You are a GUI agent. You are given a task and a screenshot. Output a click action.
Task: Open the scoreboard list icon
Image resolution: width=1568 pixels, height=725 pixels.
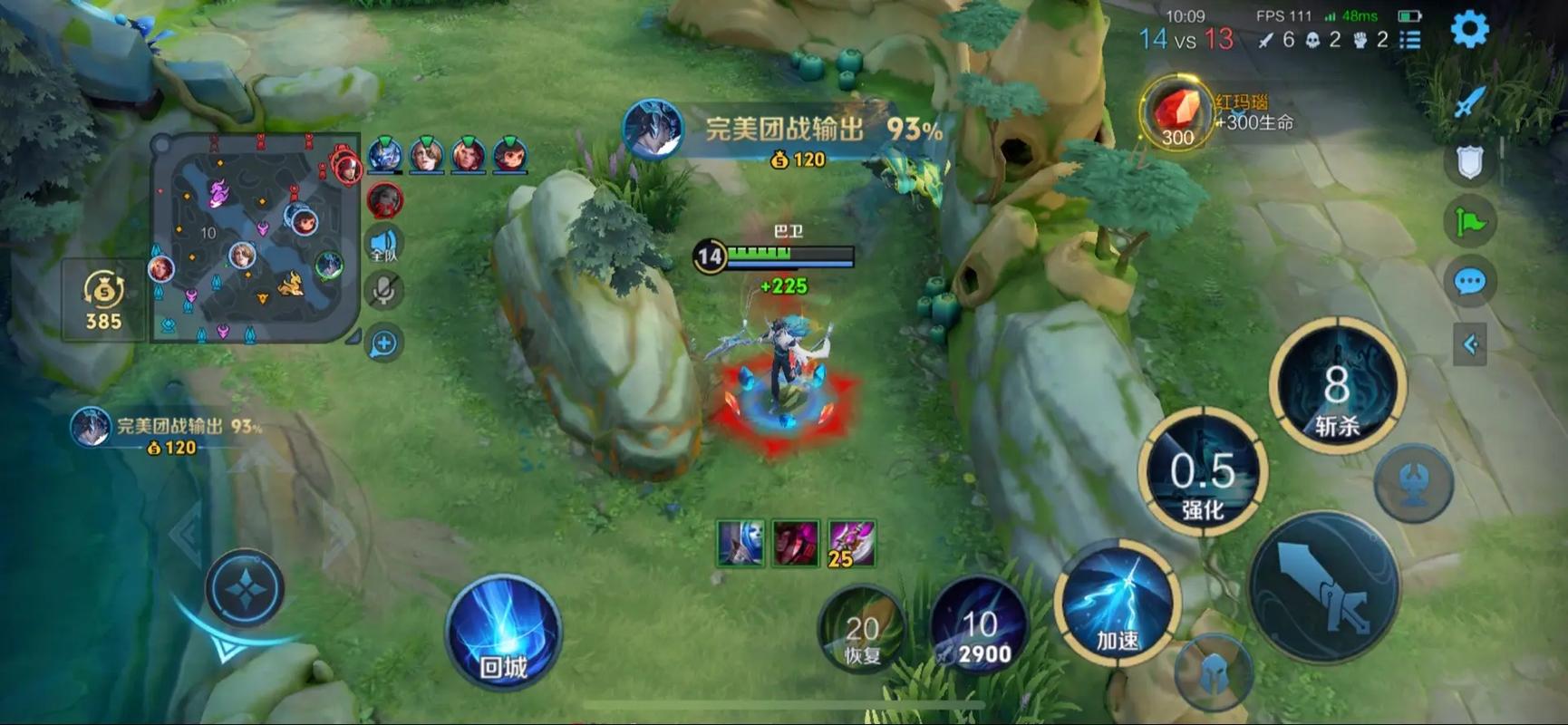click(1409, 40)
